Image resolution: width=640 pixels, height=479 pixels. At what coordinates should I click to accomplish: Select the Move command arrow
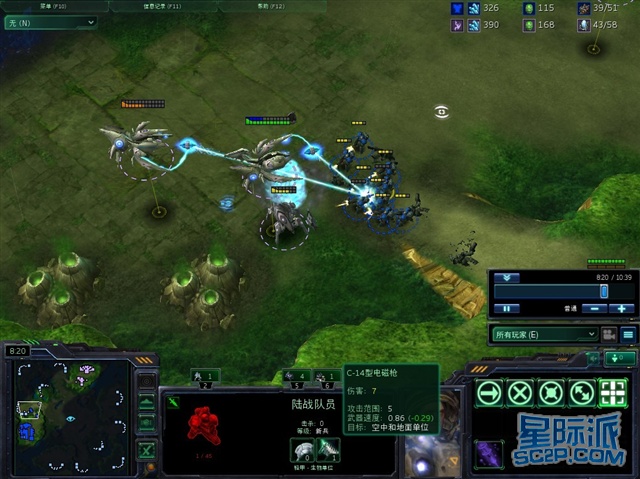(488, 392)
